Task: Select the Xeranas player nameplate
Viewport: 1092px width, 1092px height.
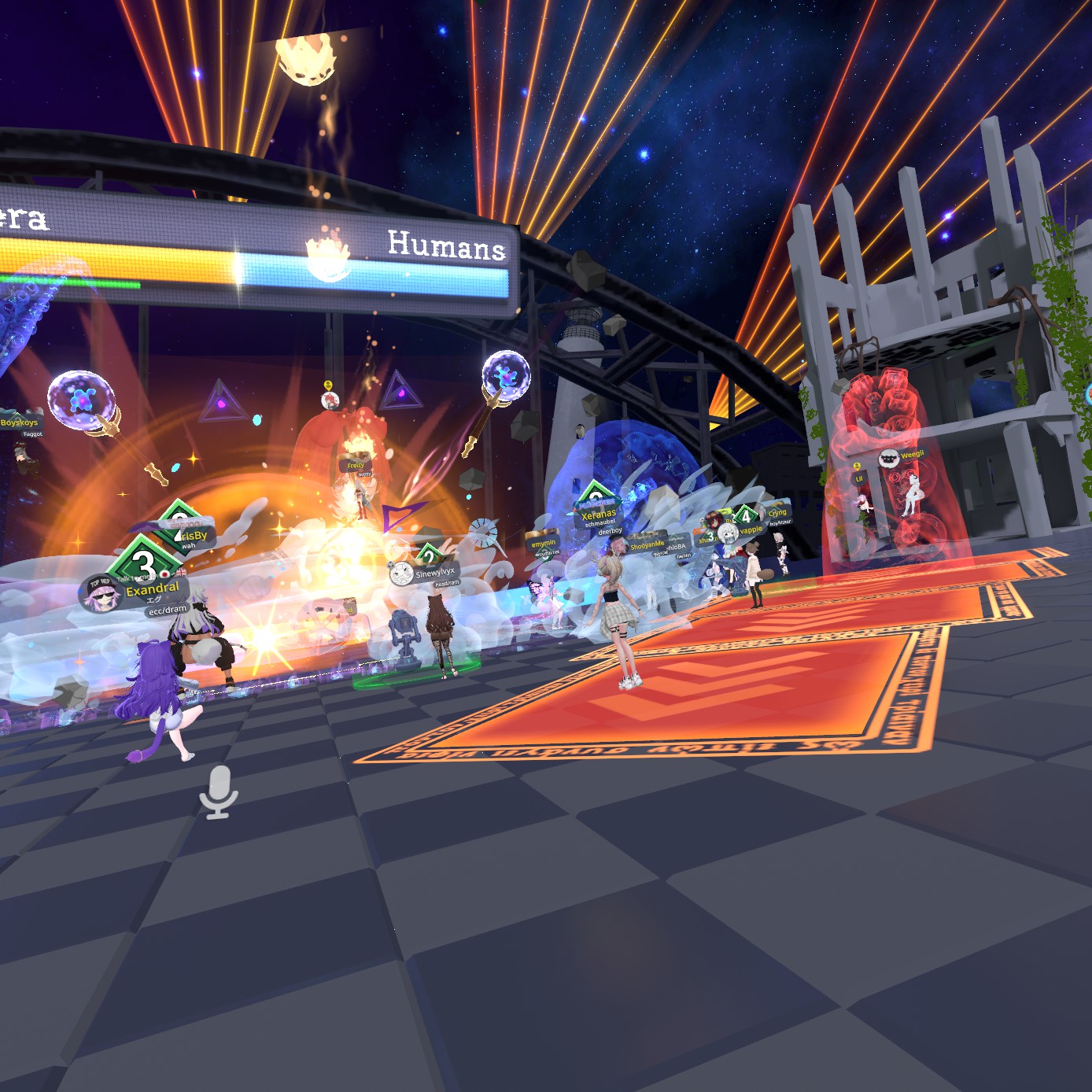Action: pyautogui.click(x=598, y=514)
